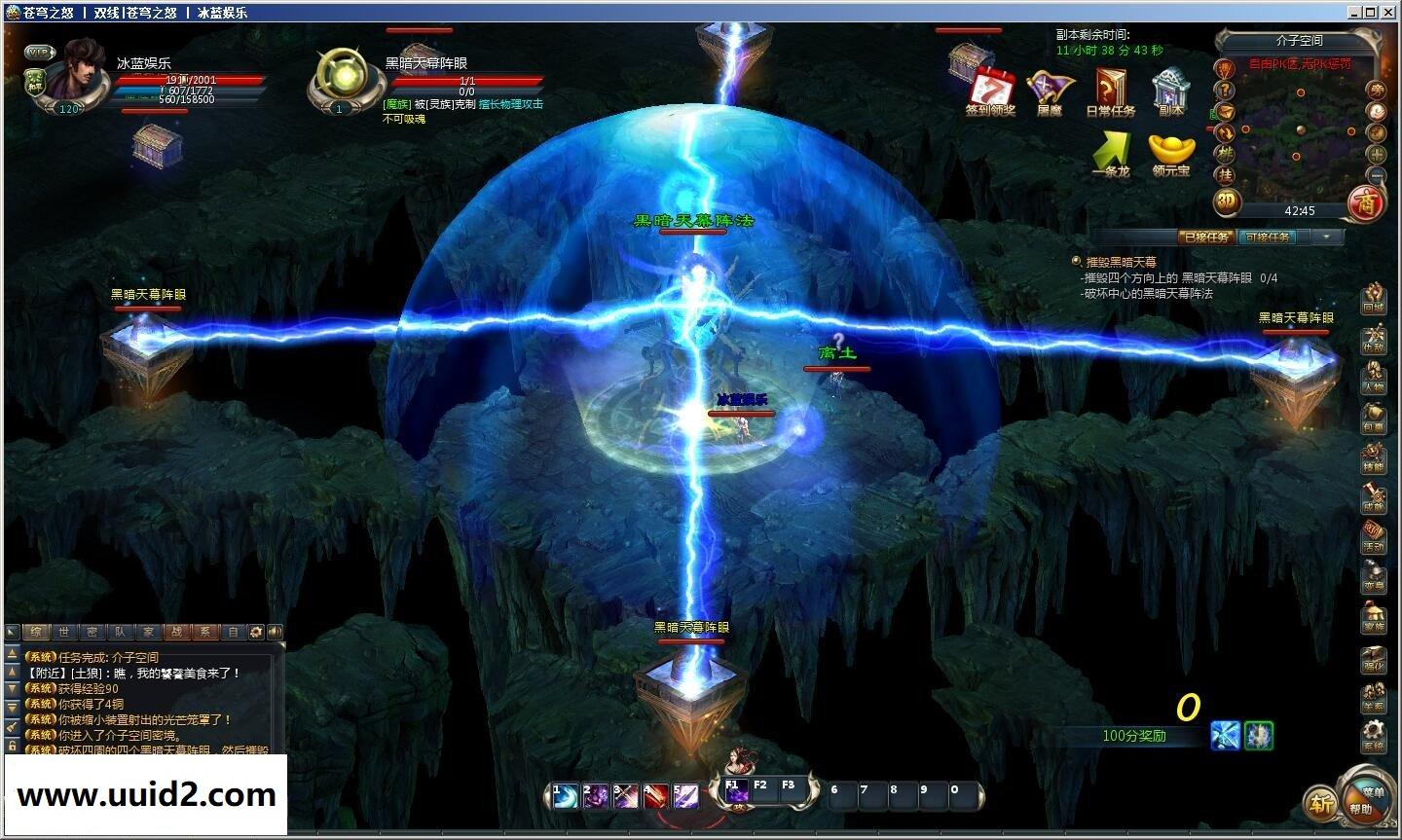Open the 签到领奖 sign-in reward calendar
This screenshot has height=840, width=1402.
(x=990, y=88)
